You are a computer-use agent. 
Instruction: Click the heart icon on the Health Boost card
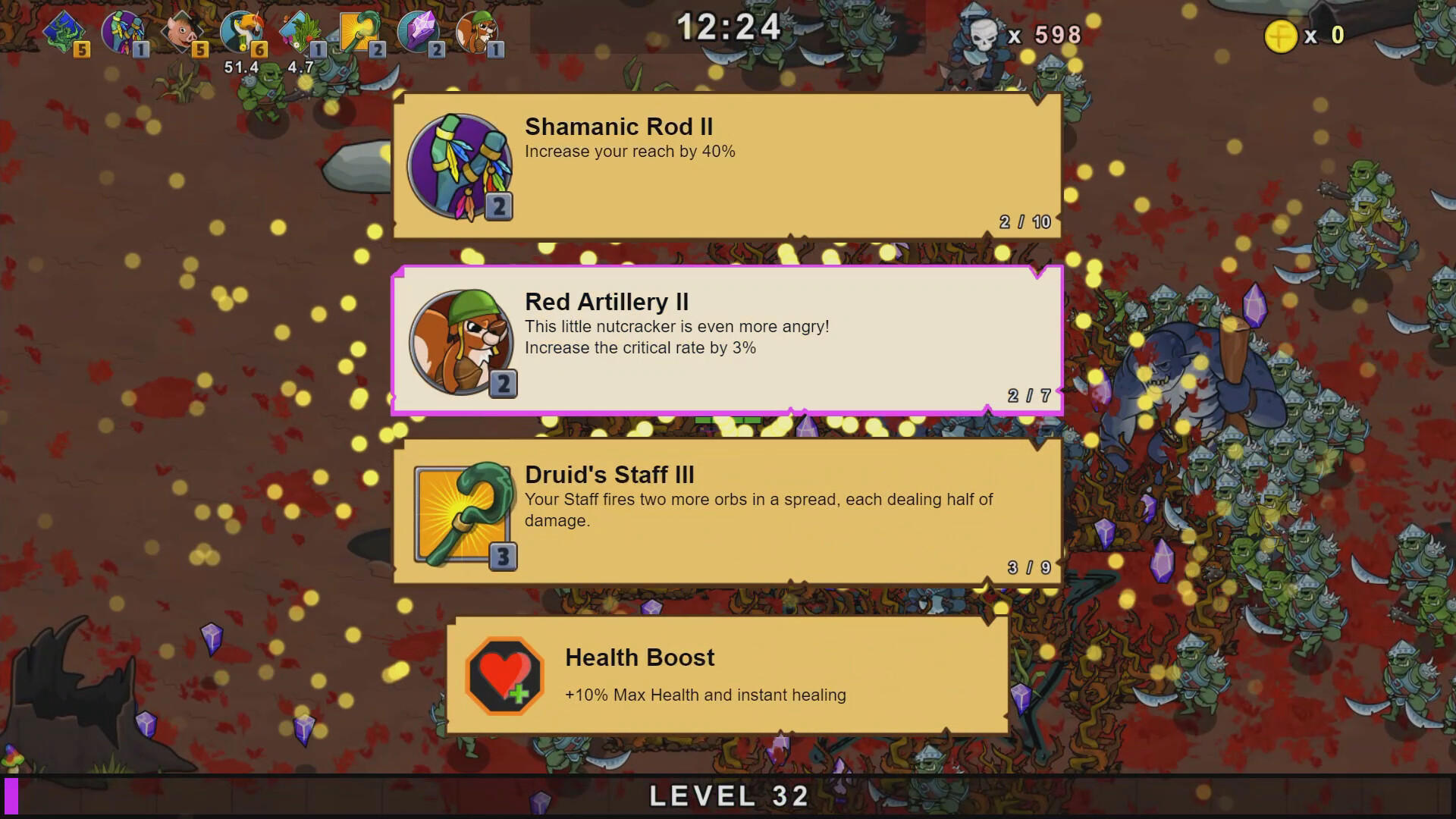click(504, 674)
